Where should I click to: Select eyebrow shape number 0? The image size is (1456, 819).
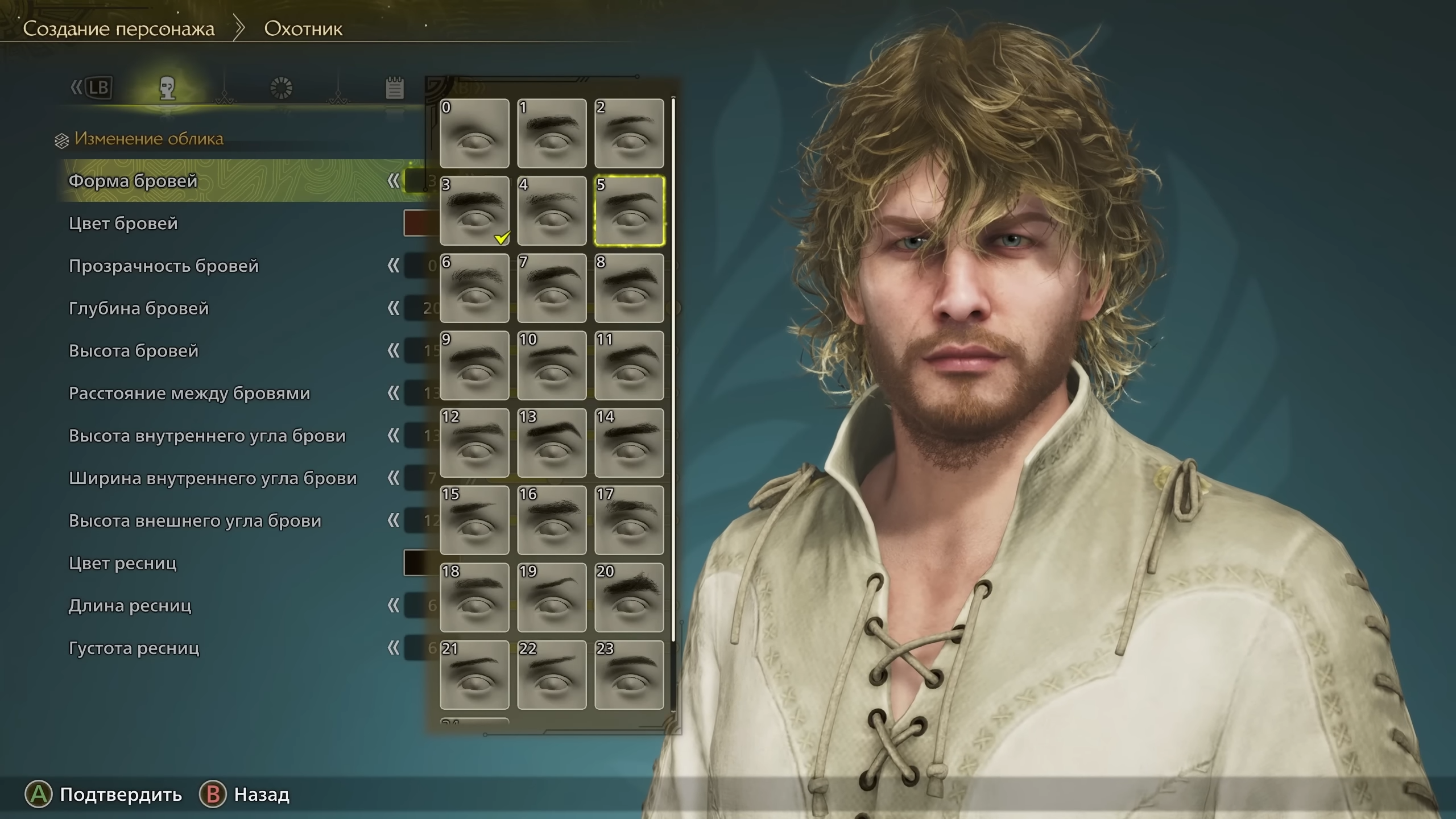click(x=474, y=134)
